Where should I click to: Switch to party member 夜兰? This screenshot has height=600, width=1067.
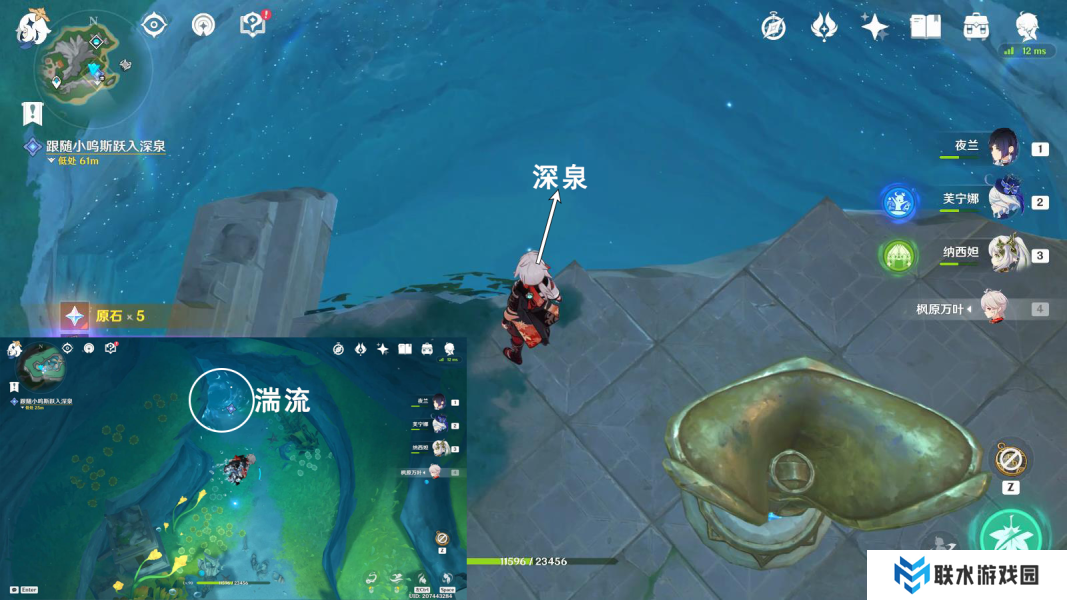[x=1002, y=148]
